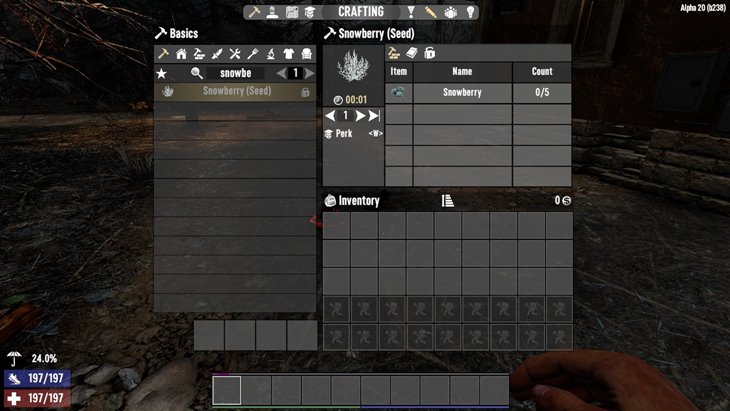
Task: Open the quests exclamation mark tab
Action: (410, 12)
